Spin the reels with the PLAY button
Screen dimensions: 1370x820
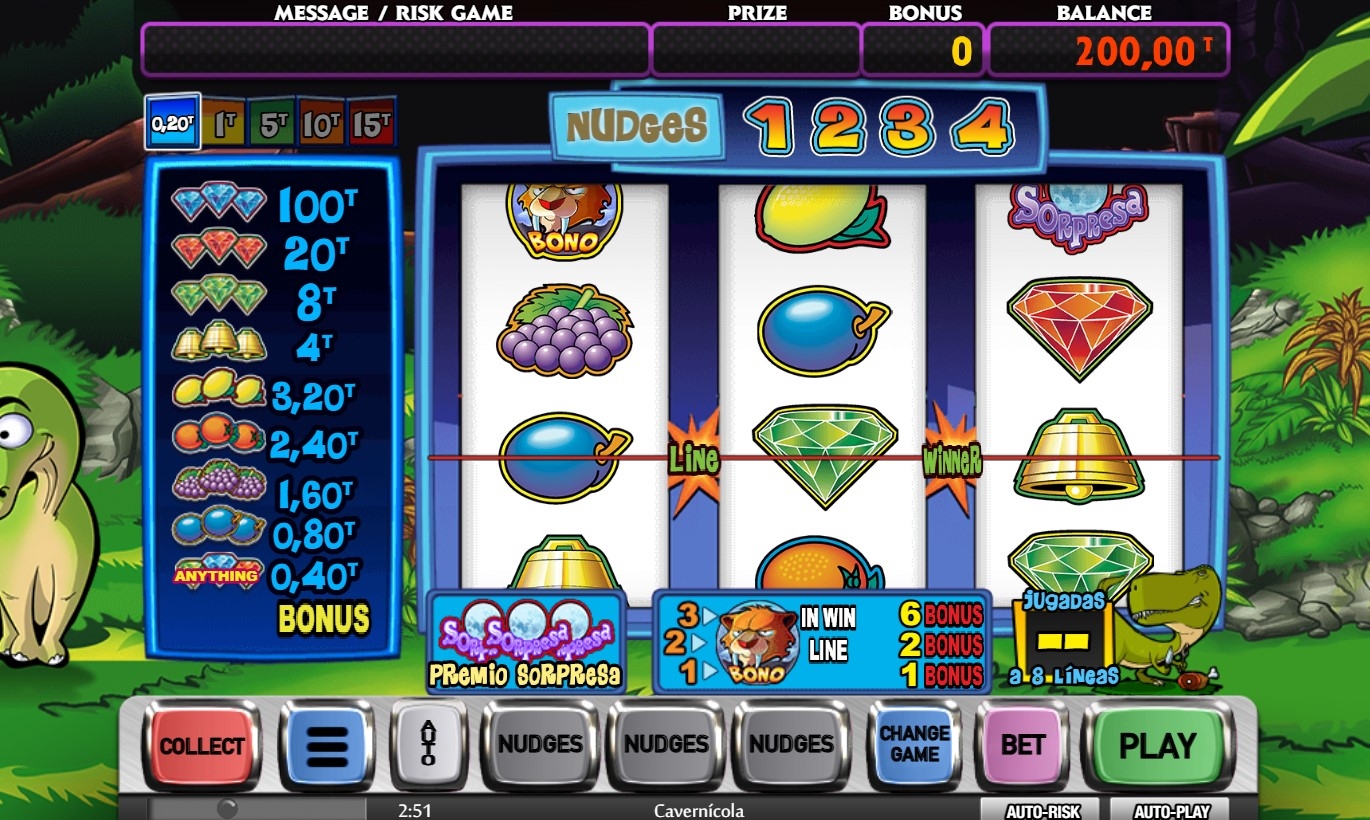click(1157, 746)
